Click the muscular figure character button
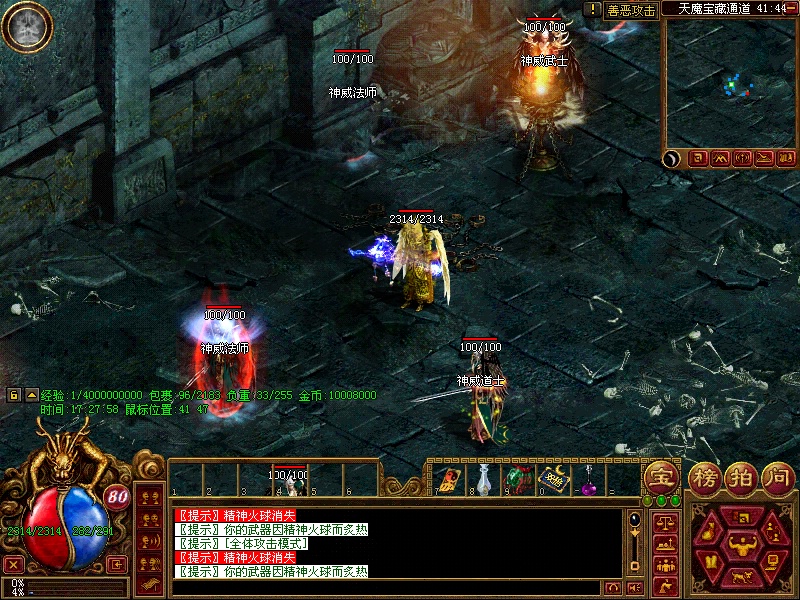Screen dimensions: 800x600 [x=741, y=546]
